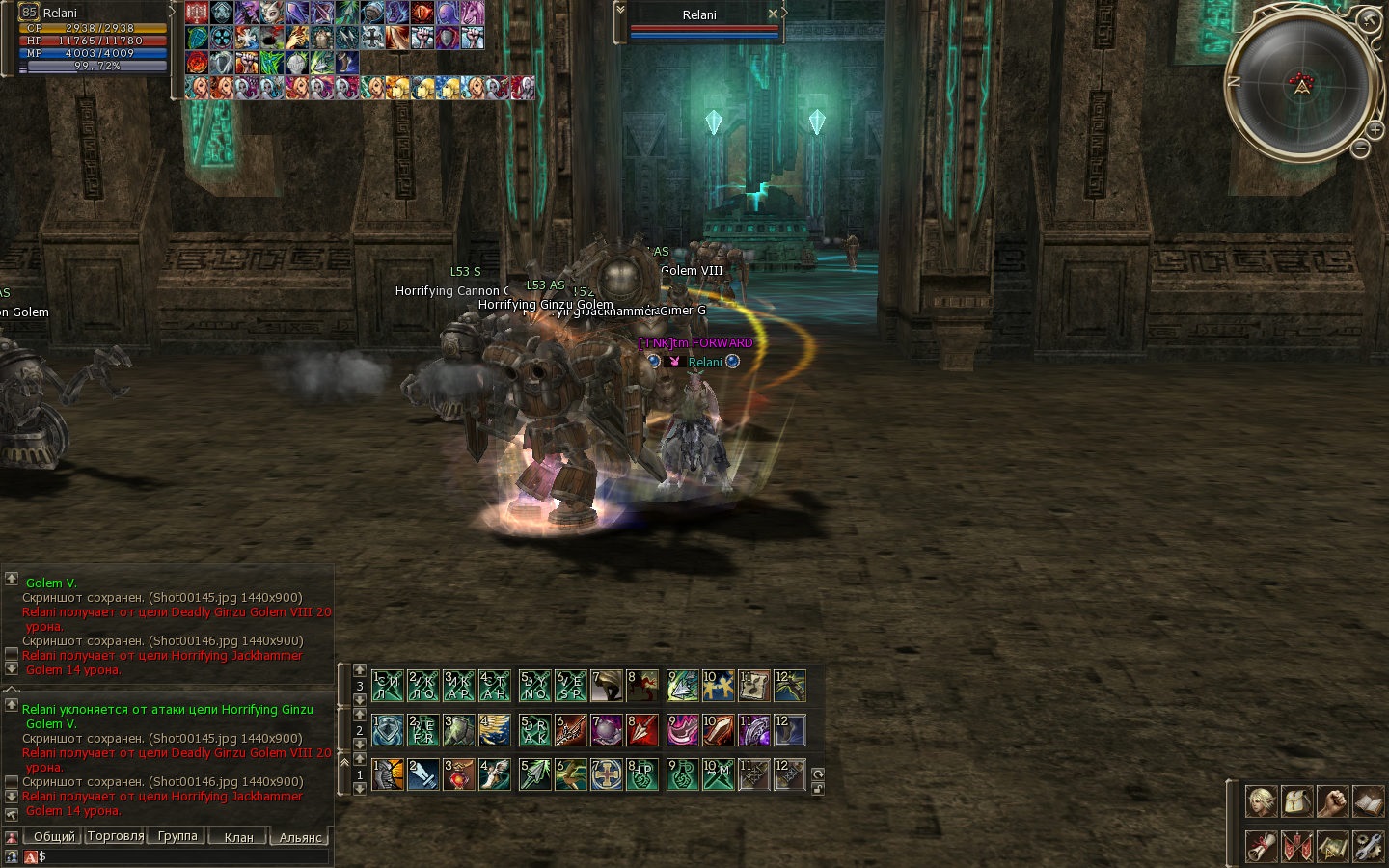The height and width of the screenshot is (868, 1389).
Task: Open the Группа chat tab
Action: click(177, 837)
